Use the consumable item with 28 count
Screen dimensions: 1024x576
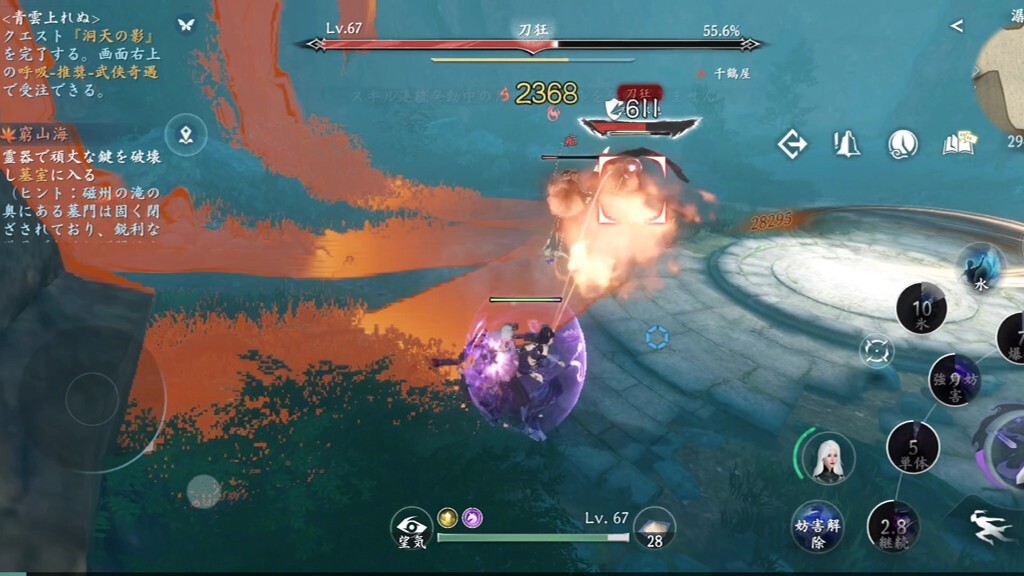point(654,528)
